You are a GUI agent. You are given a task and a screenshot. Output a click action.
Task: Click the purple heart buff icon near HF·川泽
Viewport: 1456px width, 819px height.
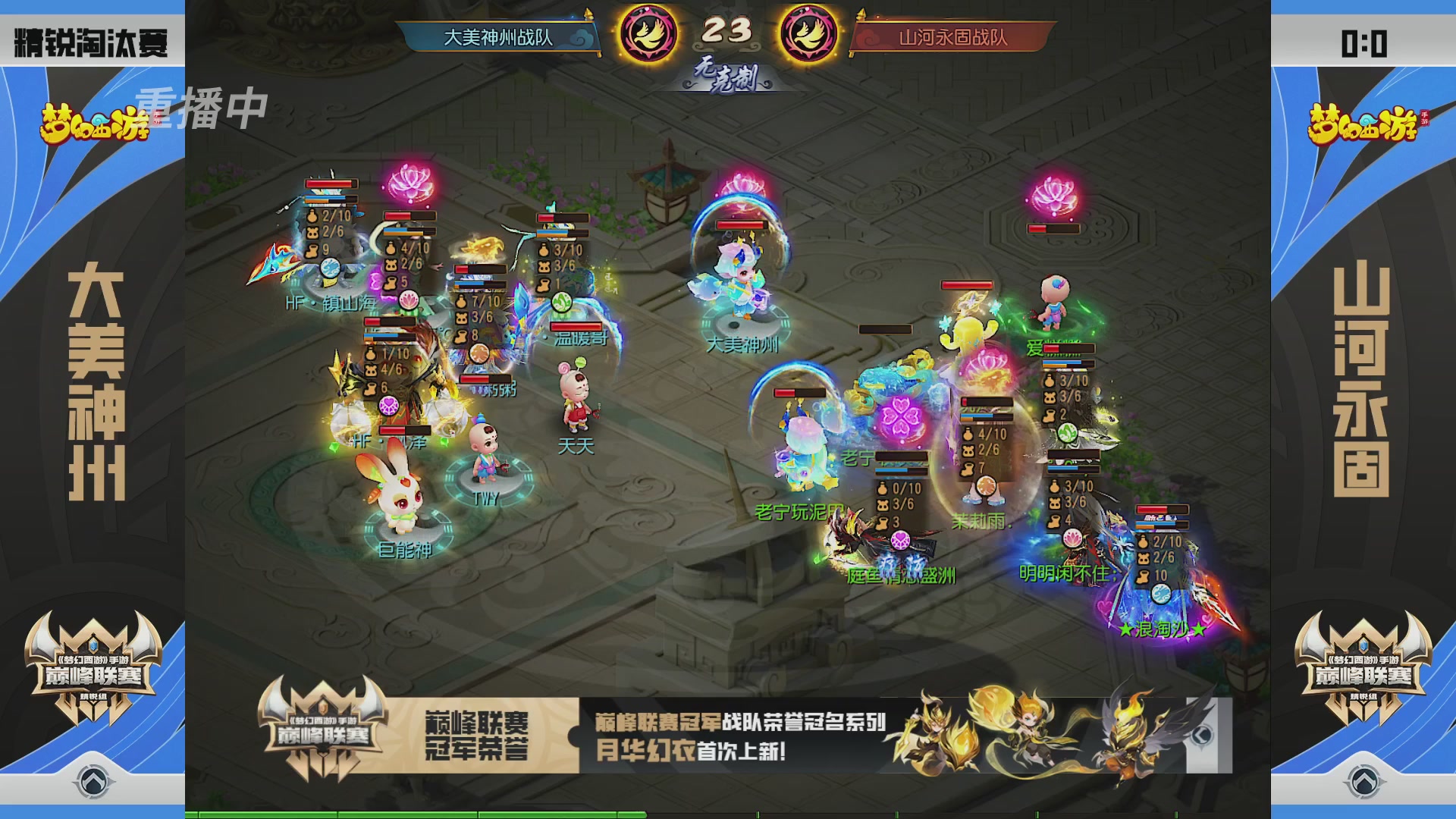[389, 406]
